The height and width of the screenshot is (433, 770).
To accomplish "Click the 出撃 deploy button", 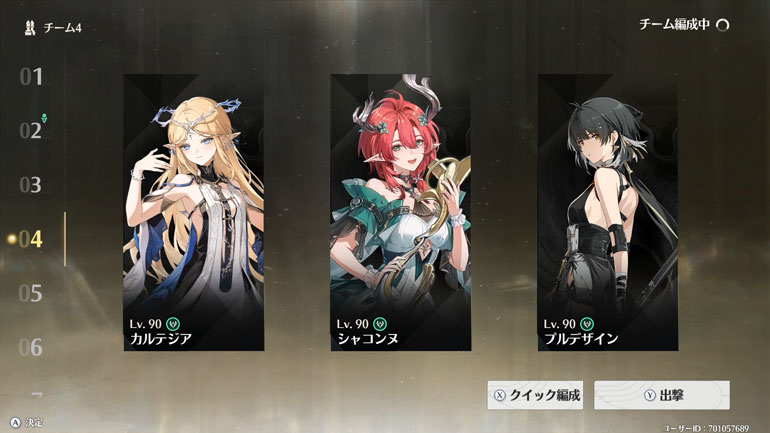I will coord(661,395).
